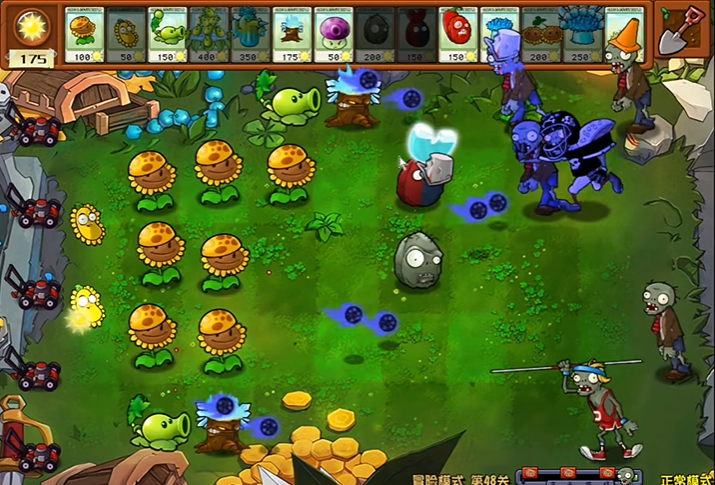
Task: Pick the green Peashooter seed packet
Action: [168, 34]
